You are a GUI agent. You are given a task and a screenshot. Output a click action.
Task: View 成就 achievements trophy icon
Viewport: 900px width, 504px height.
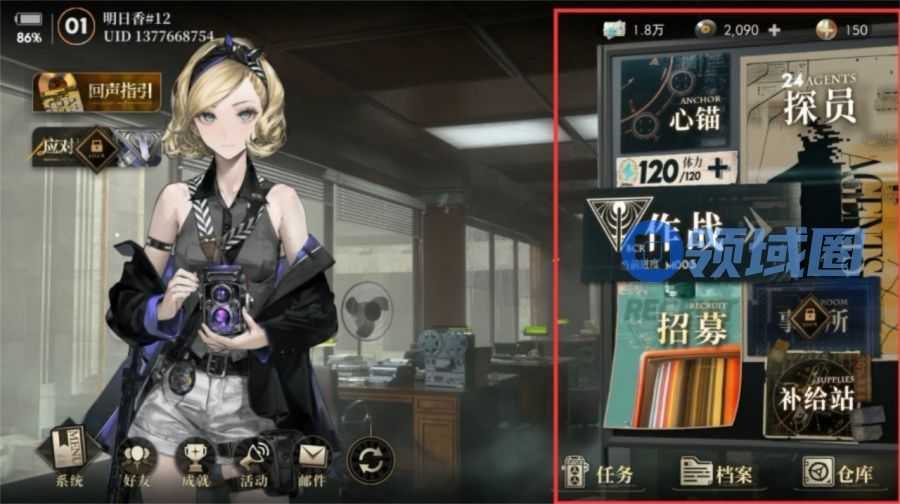[195, 463]
